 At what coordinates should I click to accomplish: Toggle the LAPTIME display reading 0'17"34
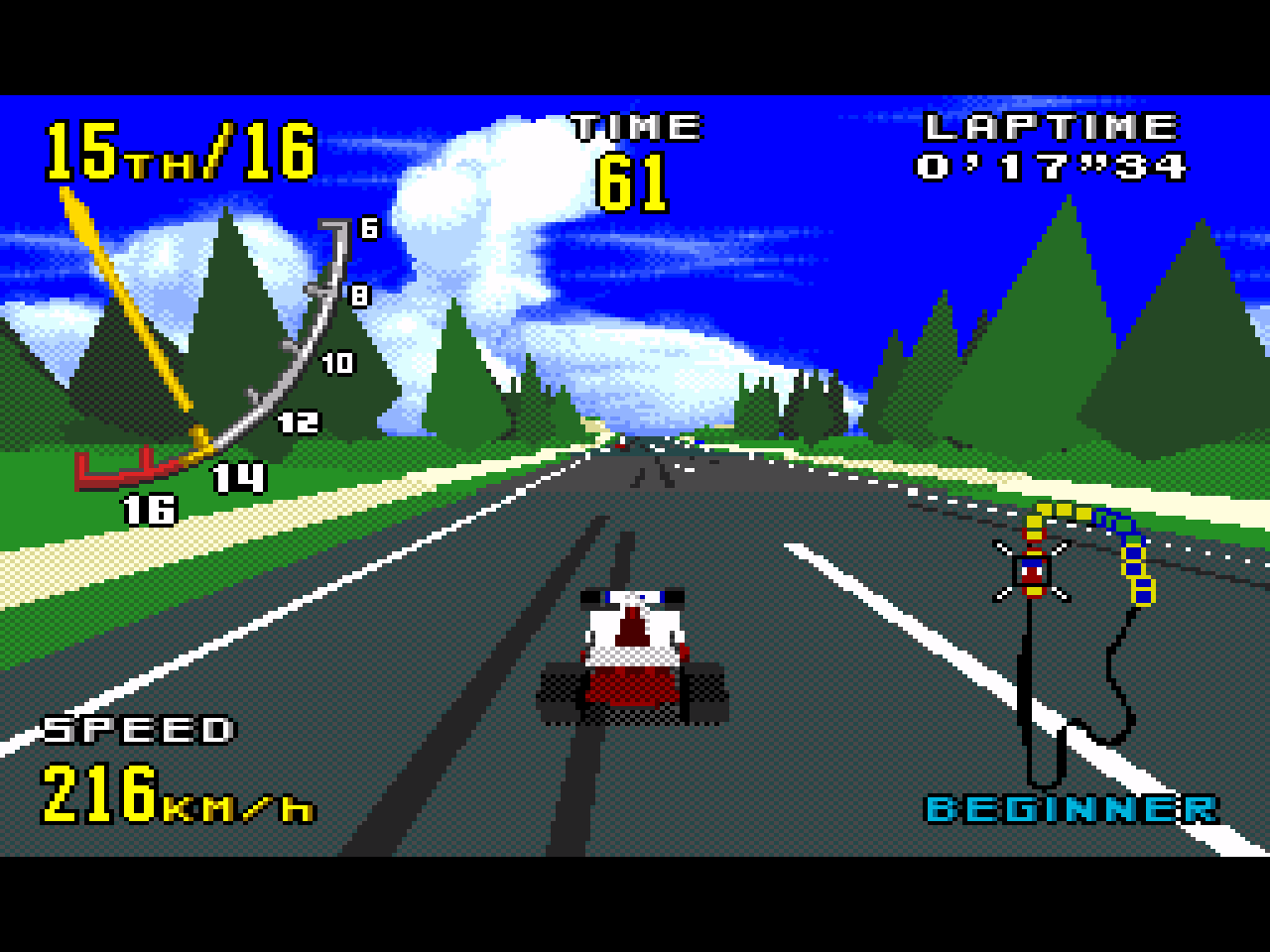pyautogui.click(x=1052, y=167)
